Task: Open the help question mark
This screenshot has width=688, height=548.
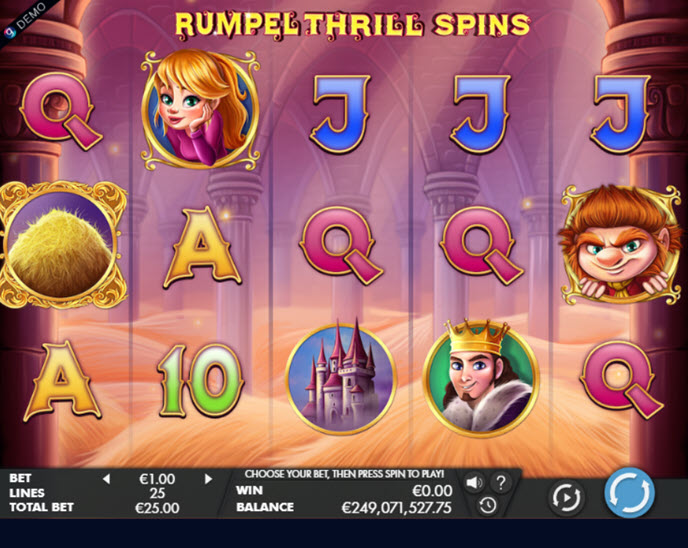Action: (x=501, y=482)
